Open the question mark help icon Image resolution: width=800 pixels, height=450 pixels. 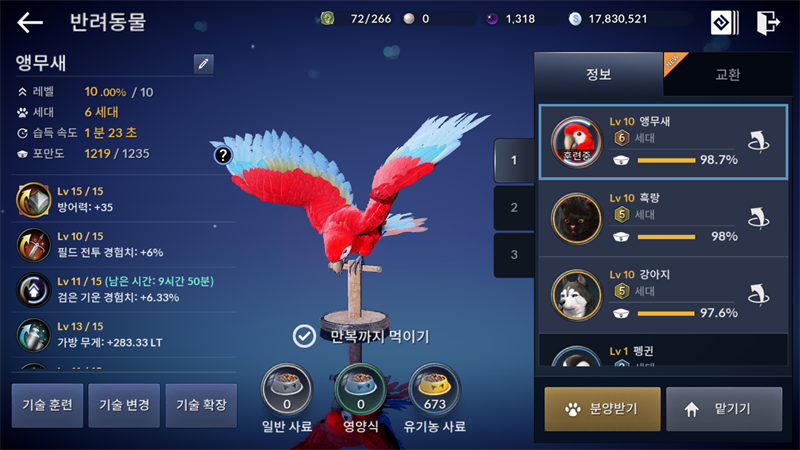[223, 155]
